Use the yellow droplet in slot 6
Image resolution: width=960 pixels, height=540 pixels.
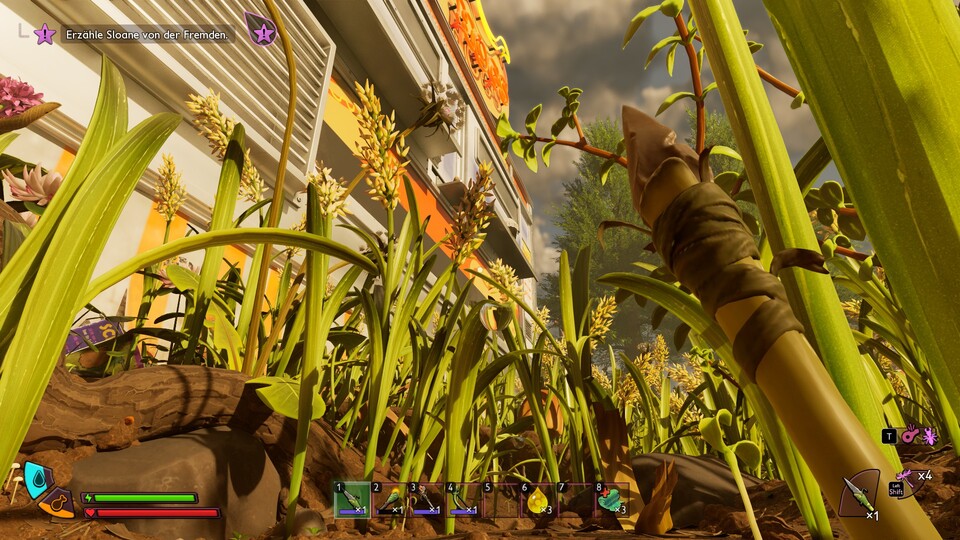[537, 499]
